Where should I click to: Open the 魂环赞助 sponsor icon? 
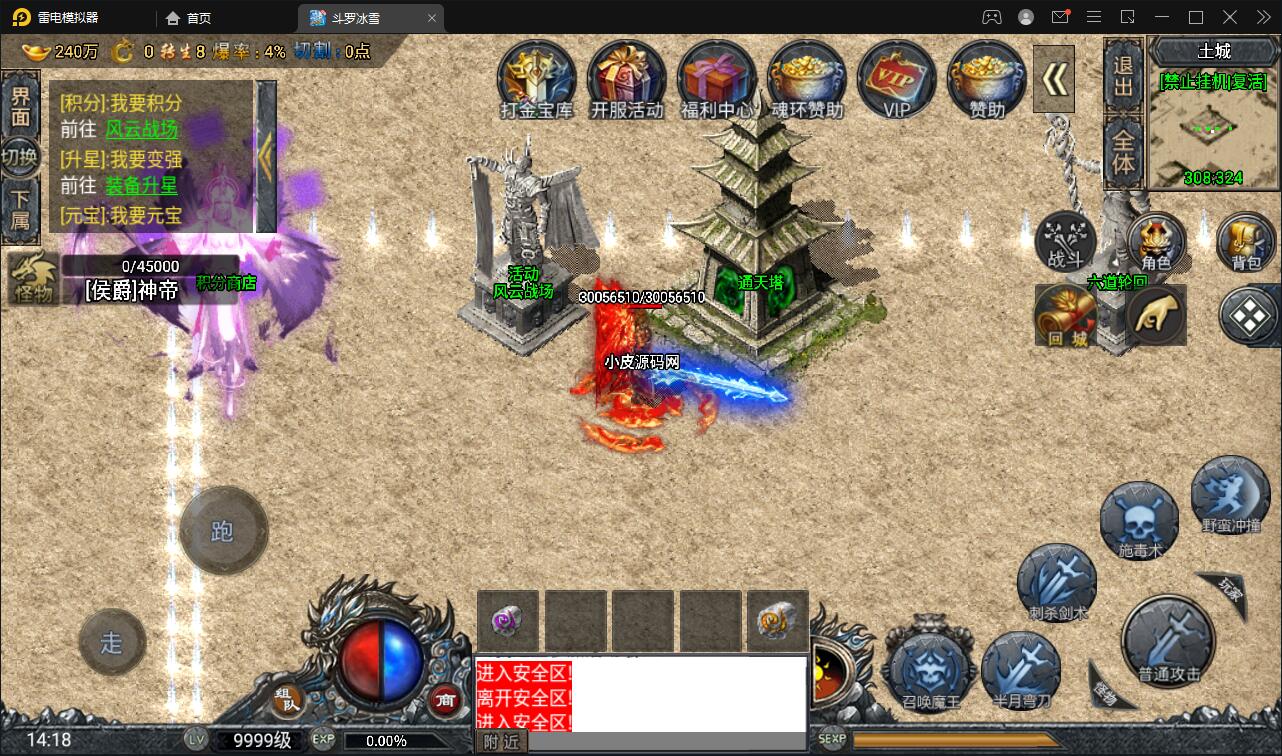point(807,80)
